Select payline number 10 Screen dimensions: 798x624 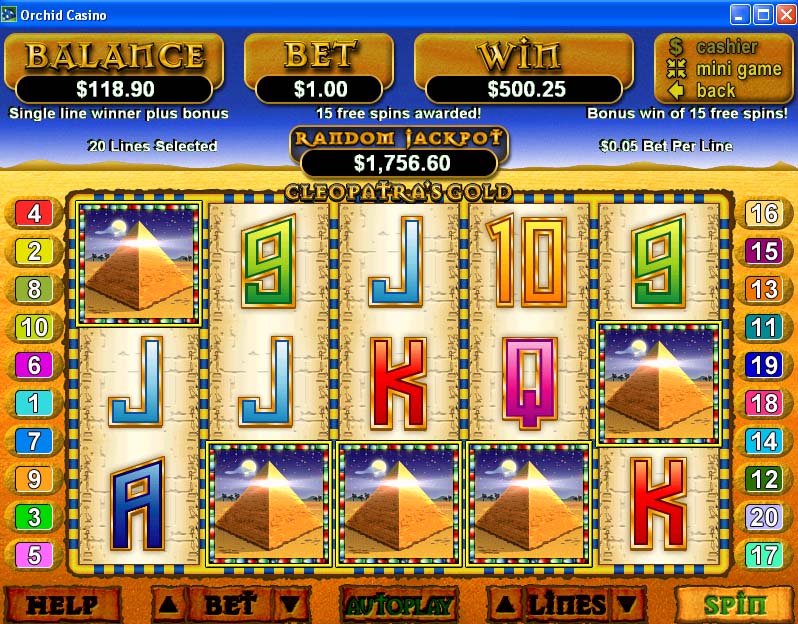(x=33, y=327)
